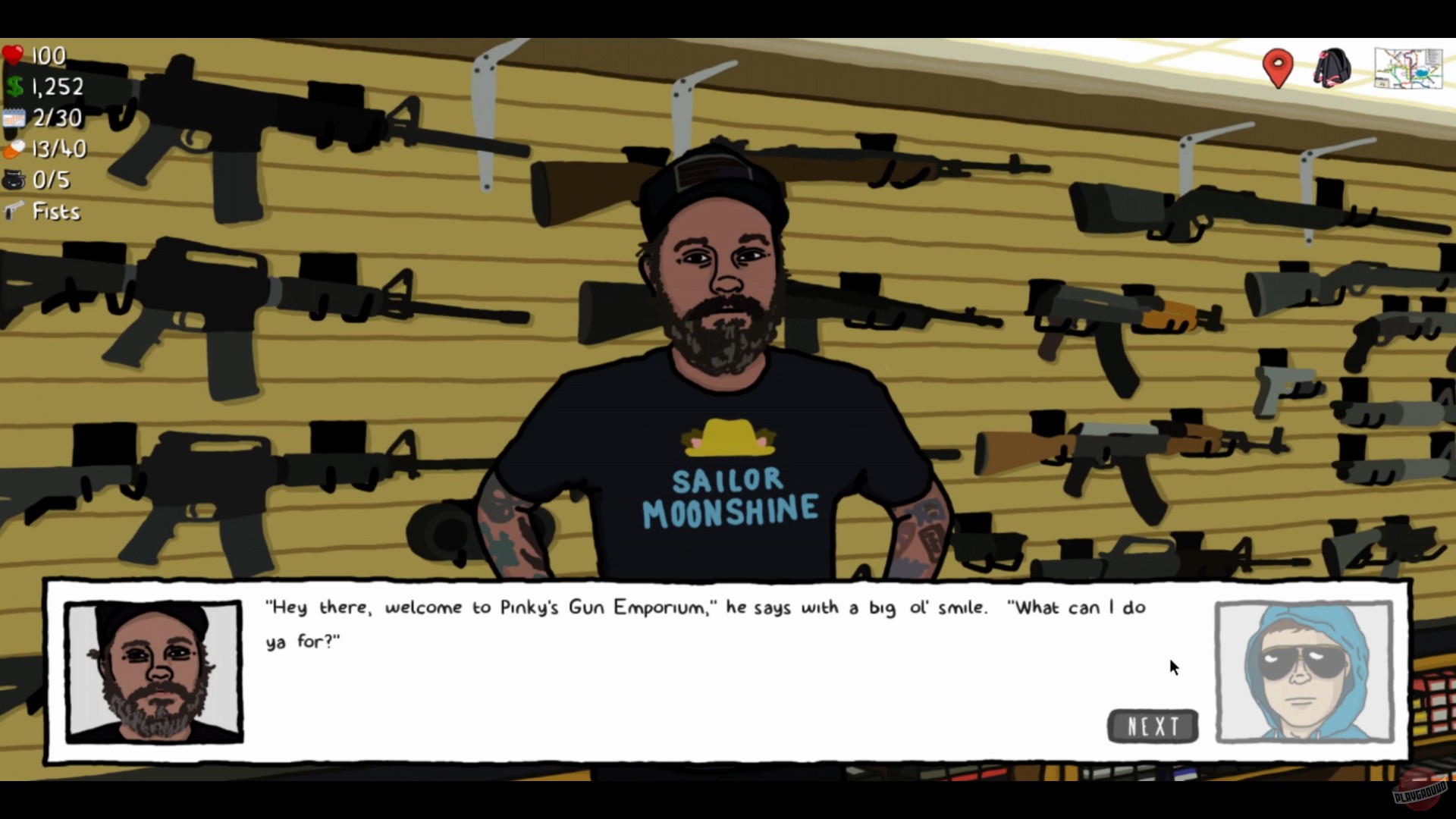Open the red location pin marker

tap(1277, 67)
